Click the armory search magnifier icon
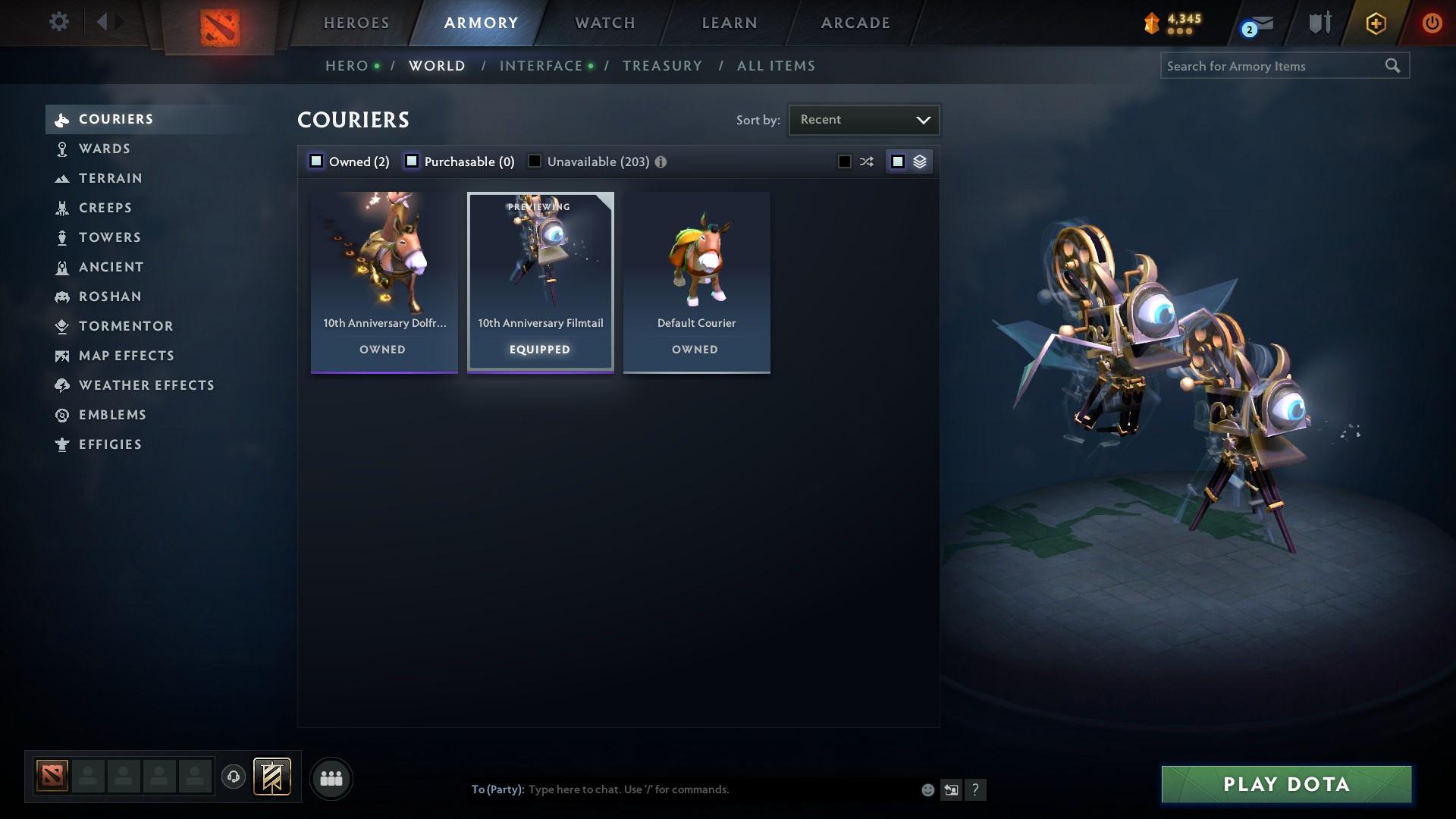The image size is (1456, 819). (x=1394, y=66)
